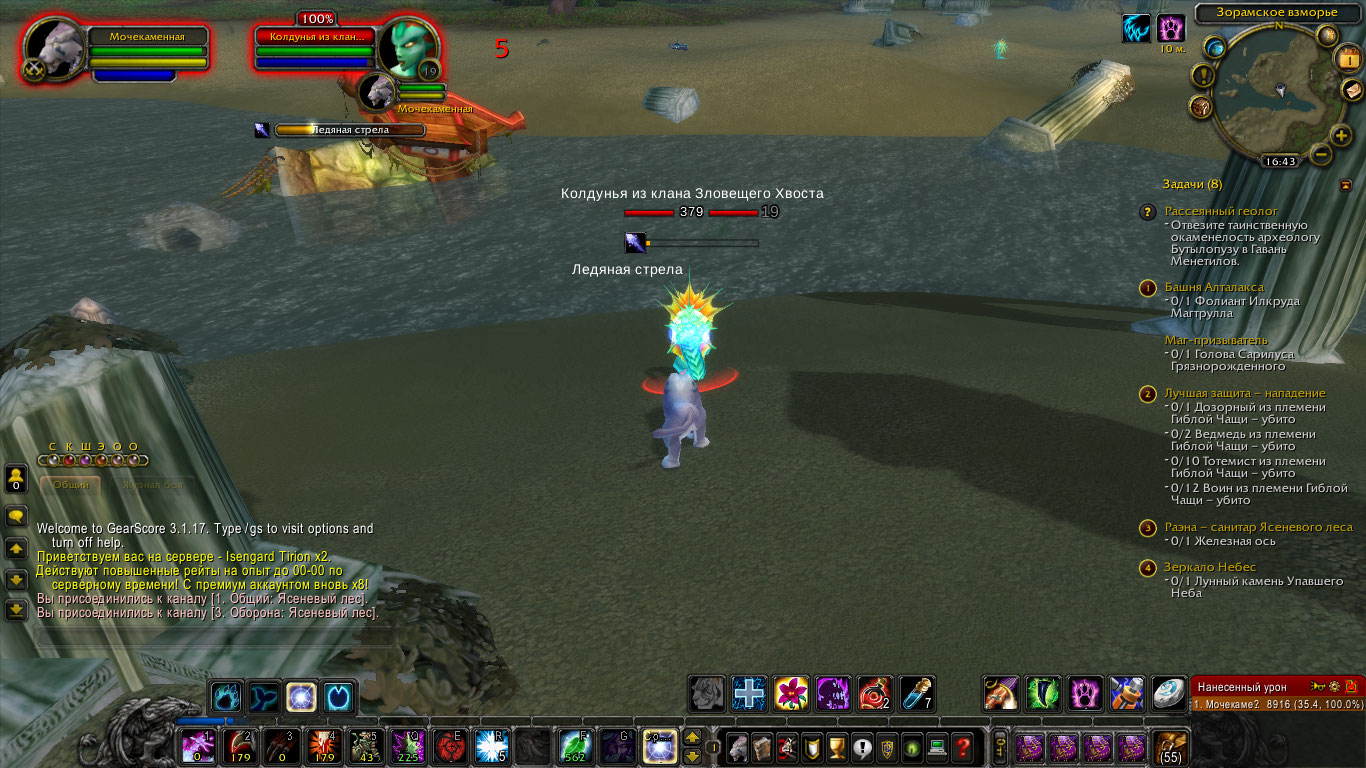This screenshot has width=1366, height=768.
Task: Zoom in the minimap with plus button
Action: pos(1341,137)
